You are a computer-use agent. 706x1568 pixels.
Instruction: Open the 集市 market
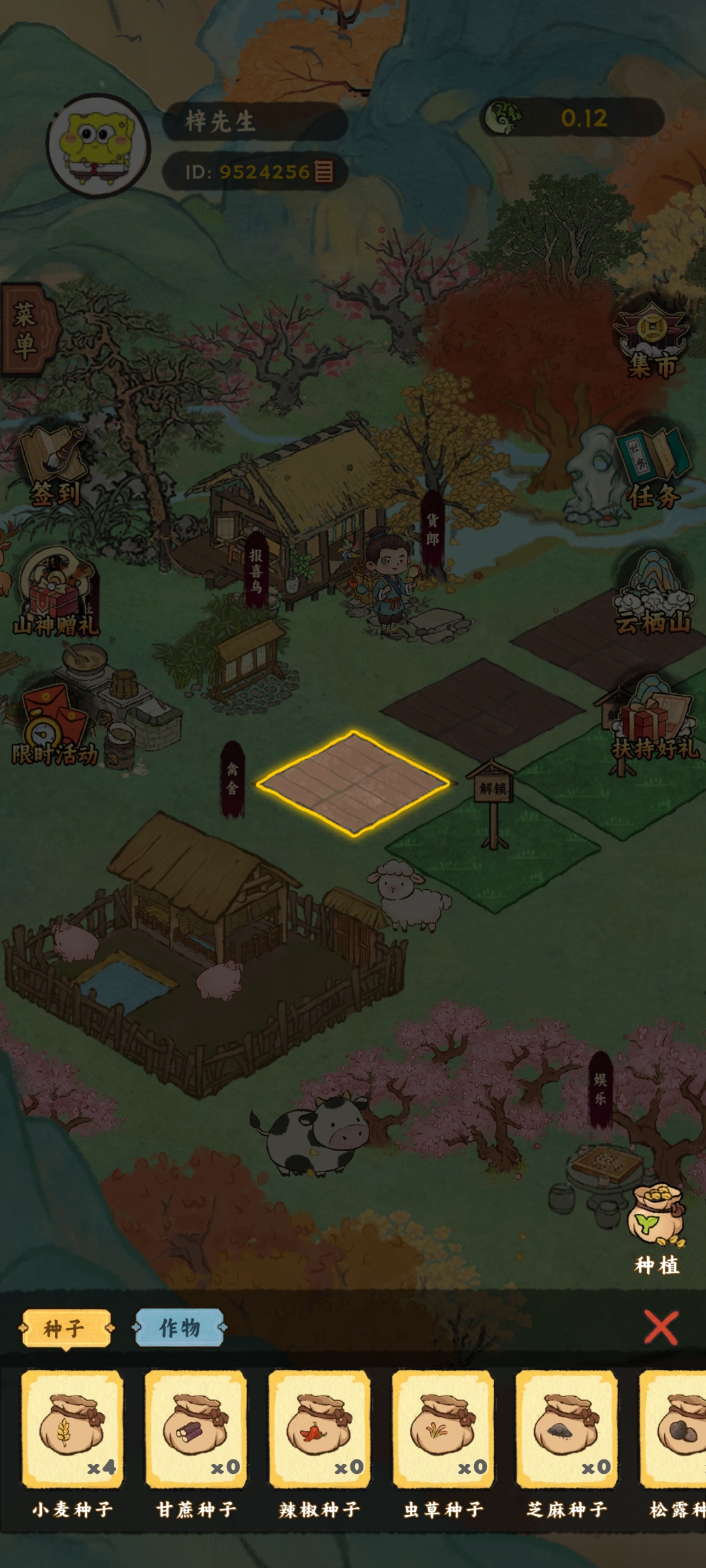(652, 341)
